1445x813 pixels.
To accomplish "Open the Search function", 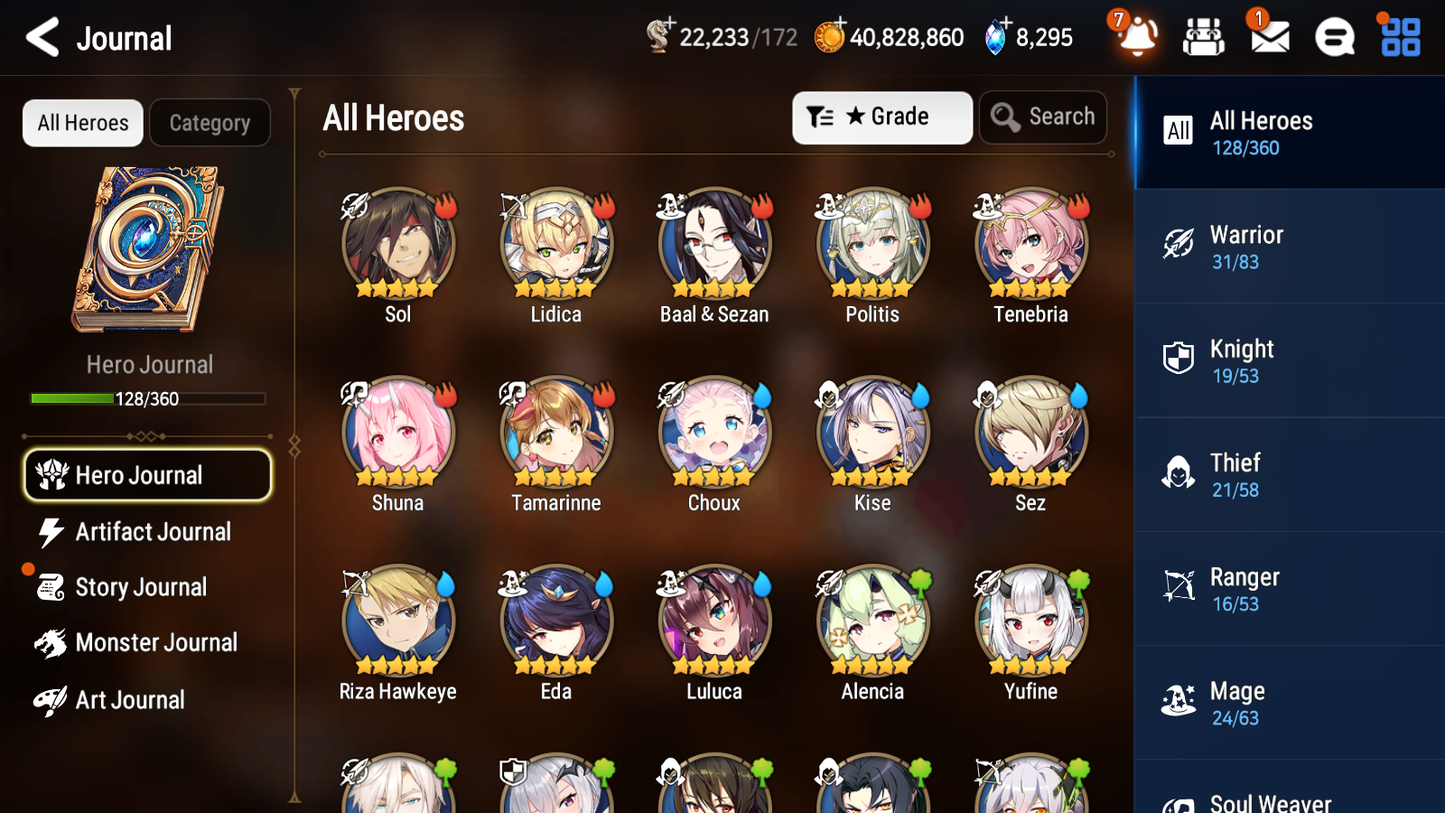I will 1043,117.
